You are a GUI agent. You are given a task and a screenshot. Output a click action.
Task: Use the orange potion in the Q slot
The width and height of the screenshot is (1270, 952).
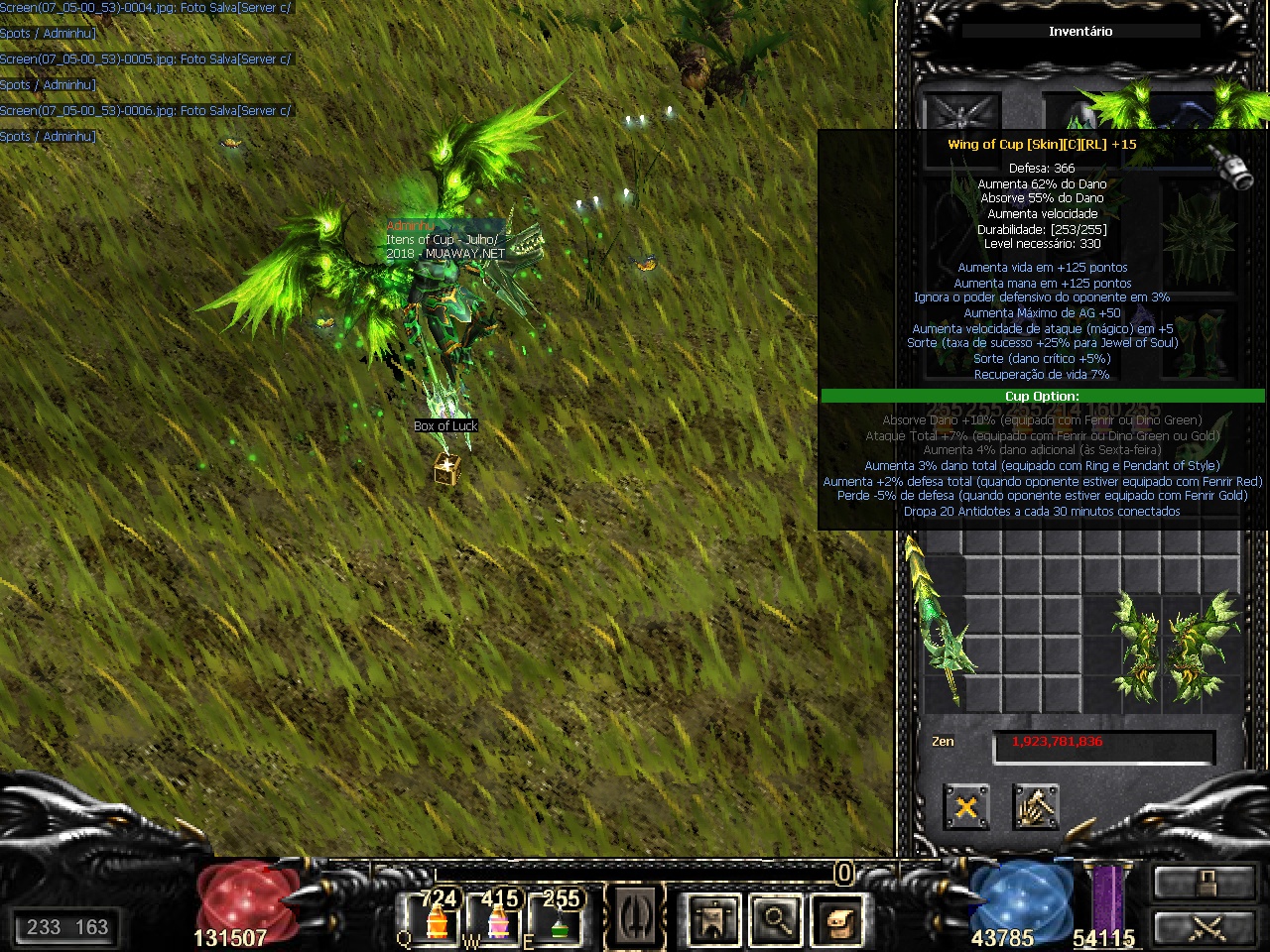click(437, 919)
